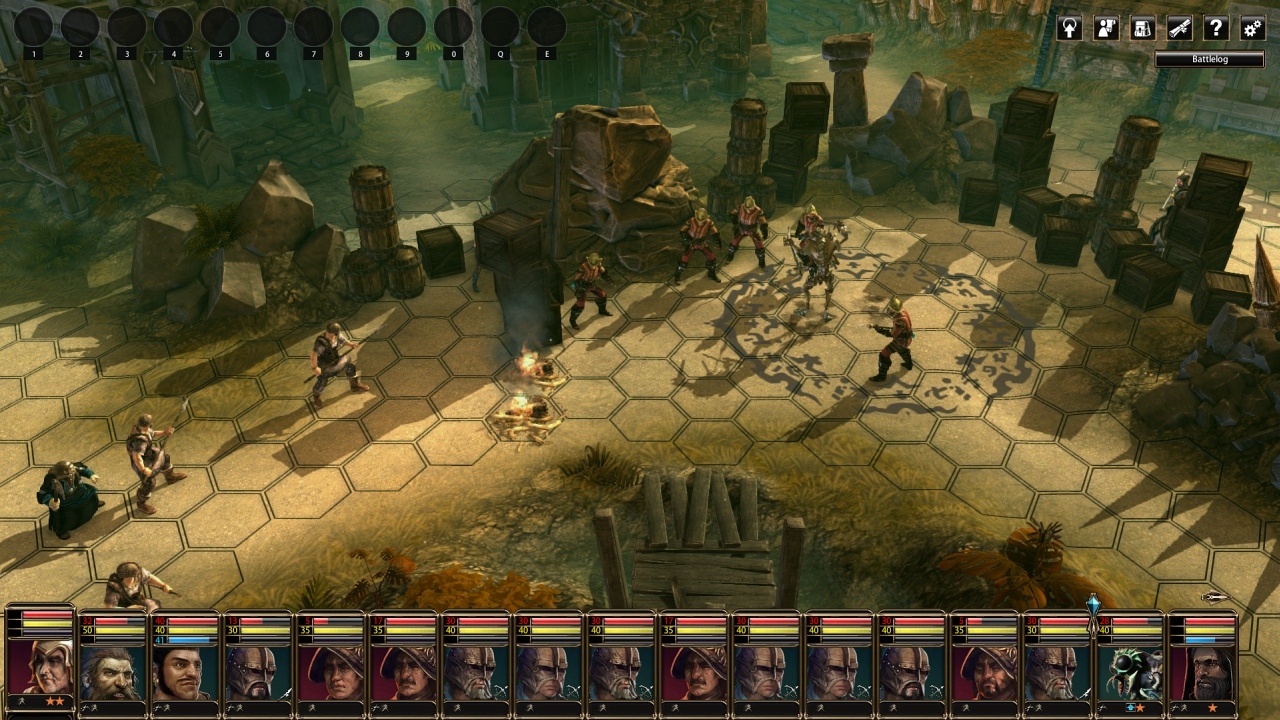Open the Battlelog panel
Screen dimensions: 1280x720
pyautogui.click(x=1209, y=60)
